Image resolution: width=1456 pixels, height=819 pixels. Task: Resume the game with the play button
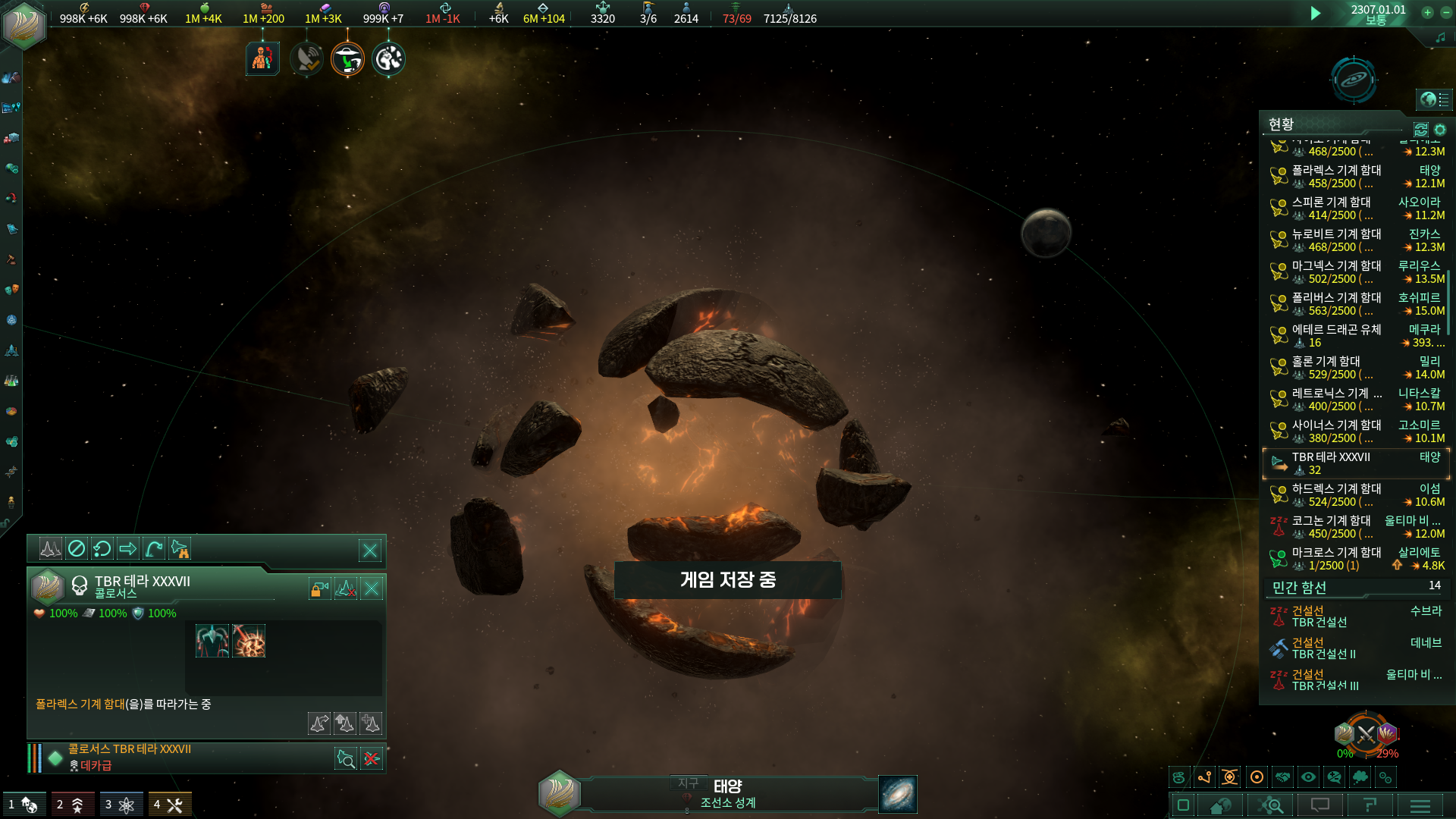click(1316, 14)
